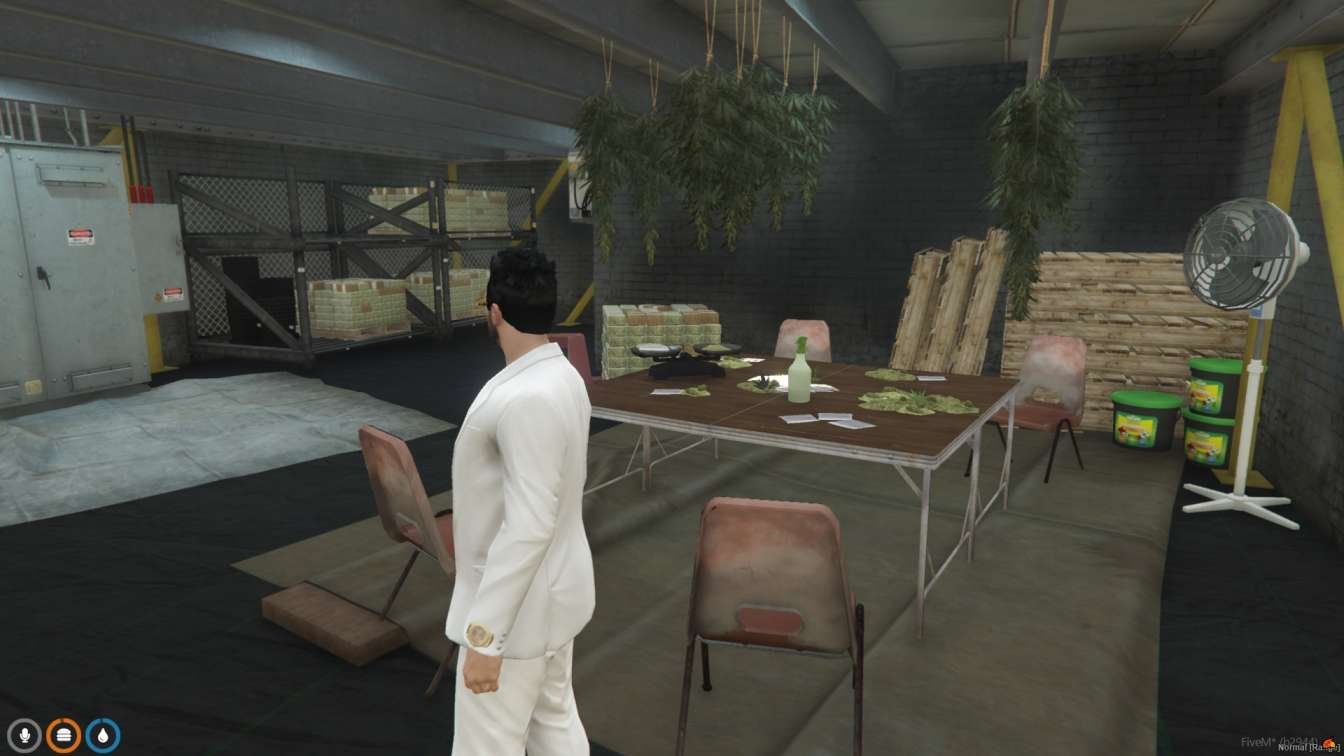Click the blue water drop thirst icon
Screen dimensions: 1344x756
coord(102,735)
